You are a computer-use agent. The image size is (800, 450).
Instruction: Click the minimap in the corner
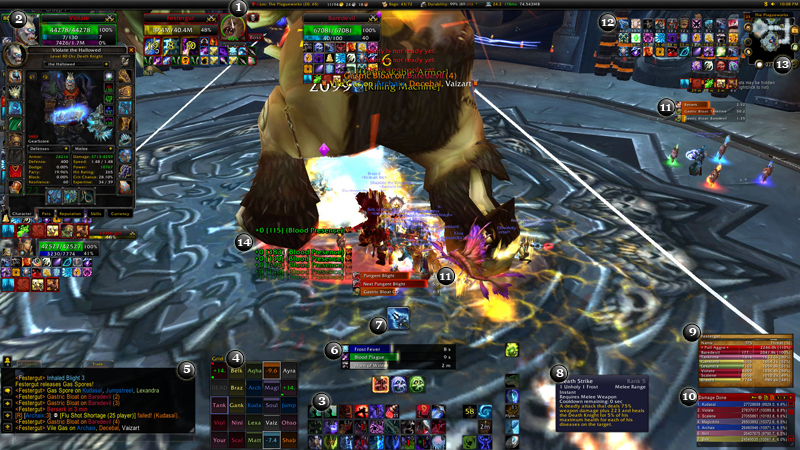(768, 42)
